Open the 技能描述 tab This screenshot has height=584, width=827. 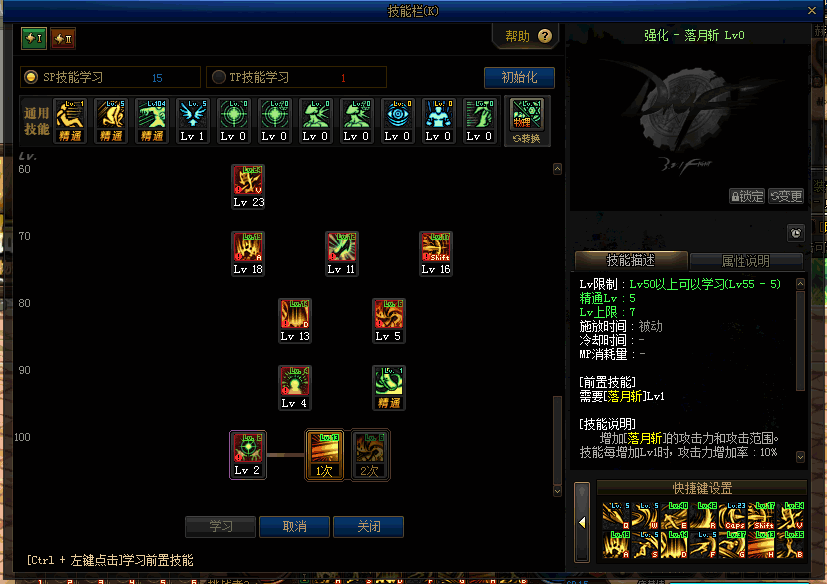pos(630,261)
